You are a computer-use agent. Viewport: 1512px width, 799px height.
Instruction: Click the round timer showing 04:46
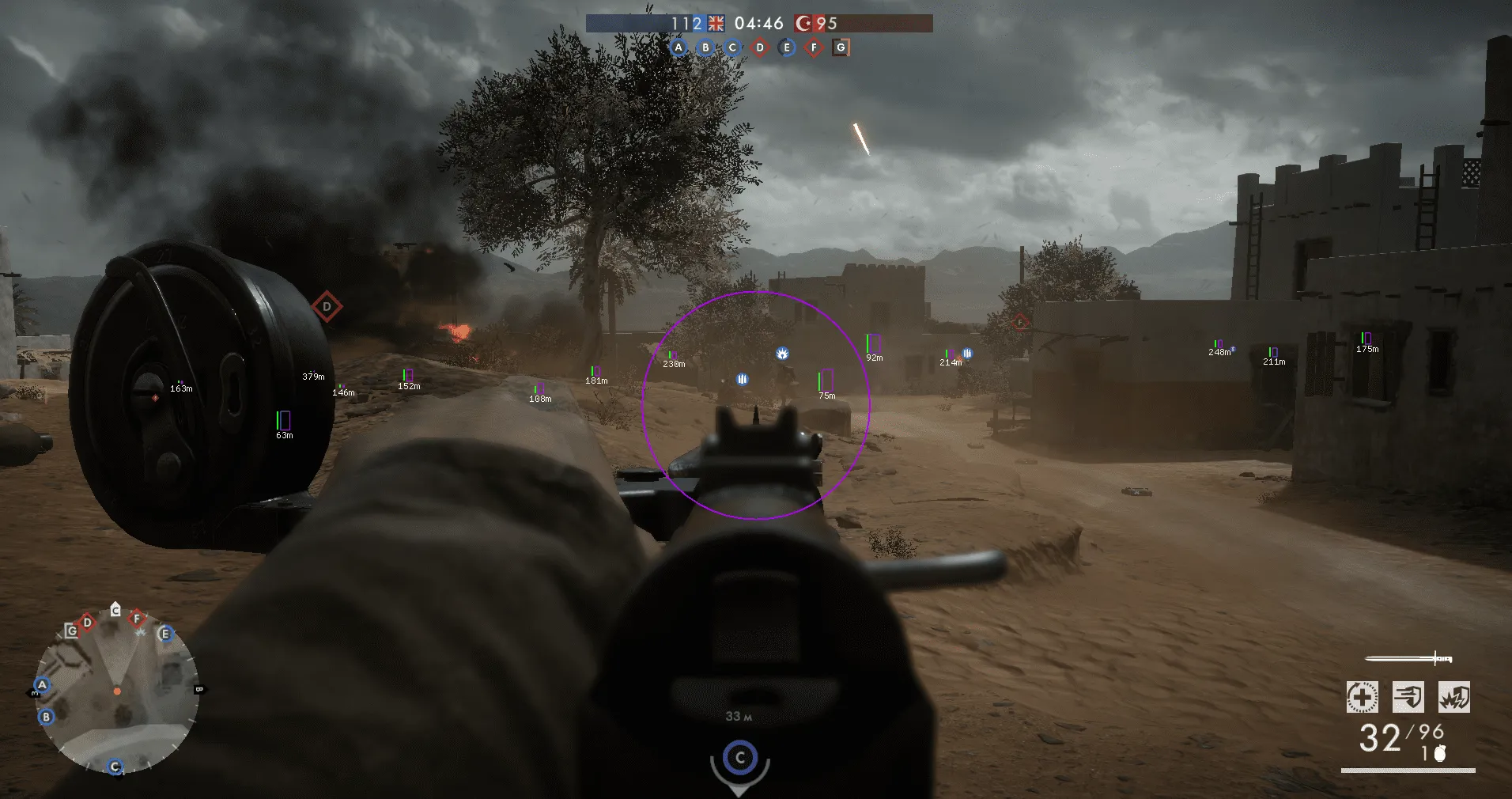pos(758,22)
